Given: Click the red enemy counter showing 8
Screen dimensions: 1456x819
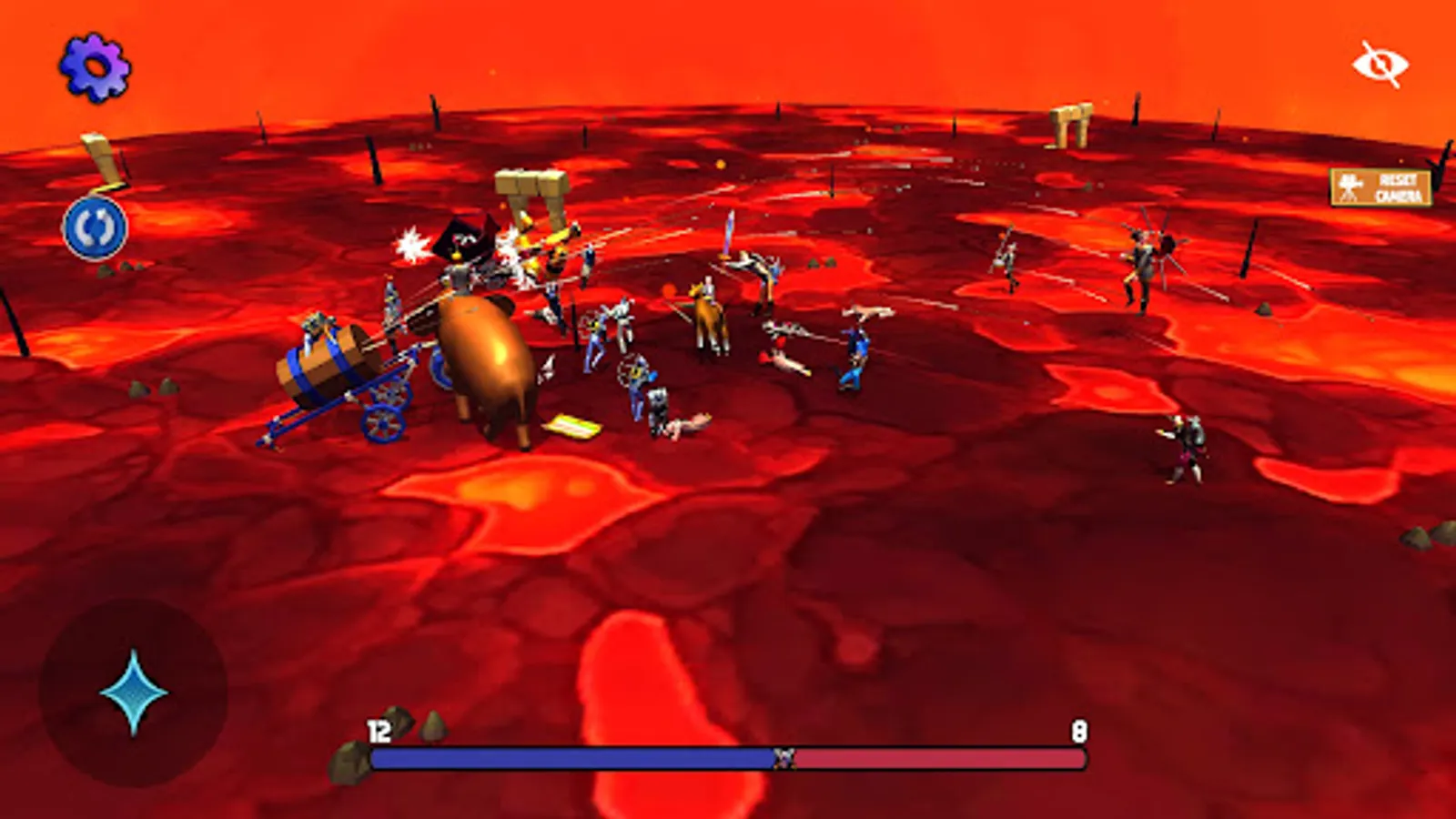Looking at the screenshot, I should click(x=1078, y=728).
